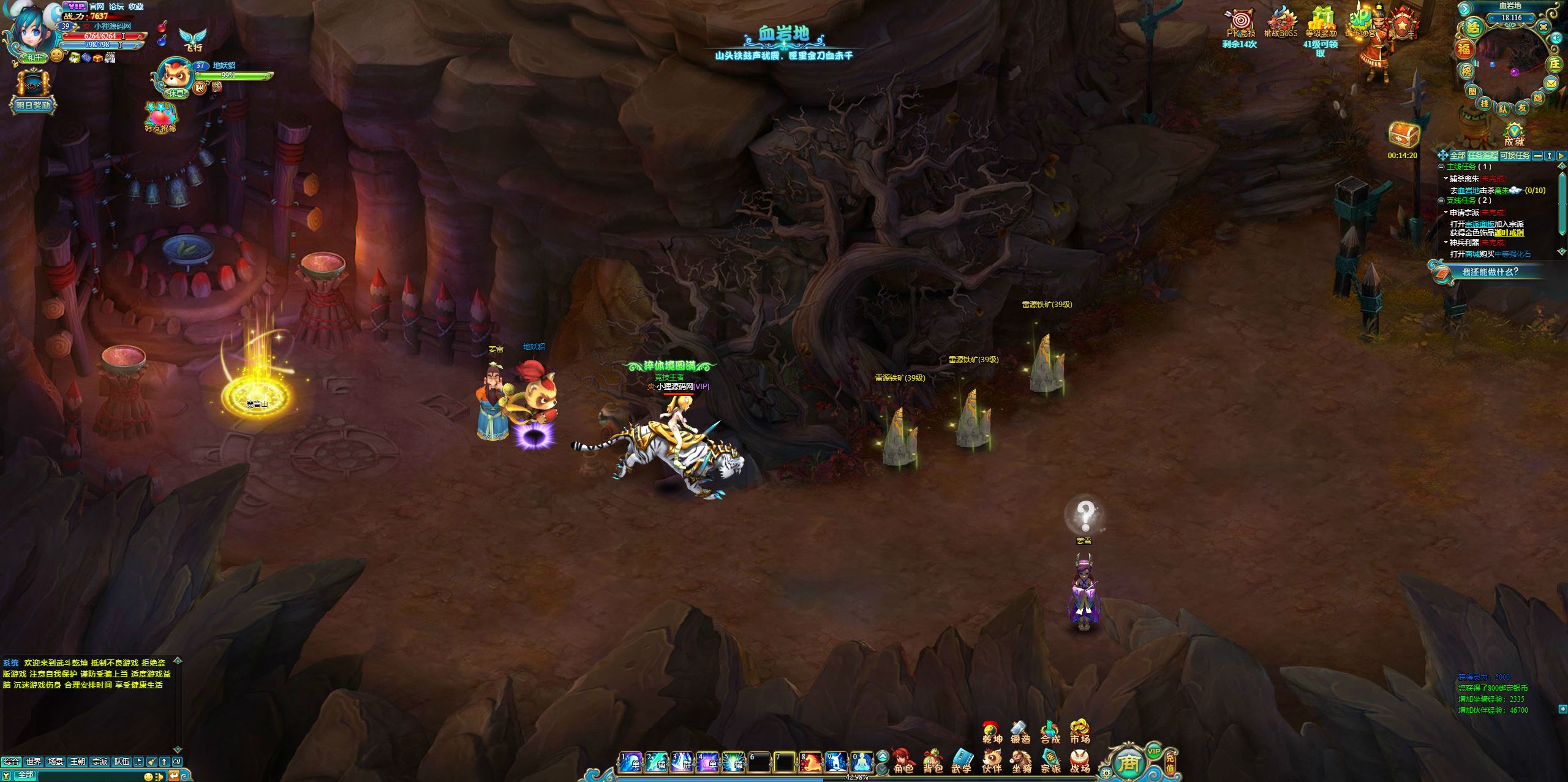Open the 坐骑 mount menu
1568x782 pixels.
[1021, 761]
